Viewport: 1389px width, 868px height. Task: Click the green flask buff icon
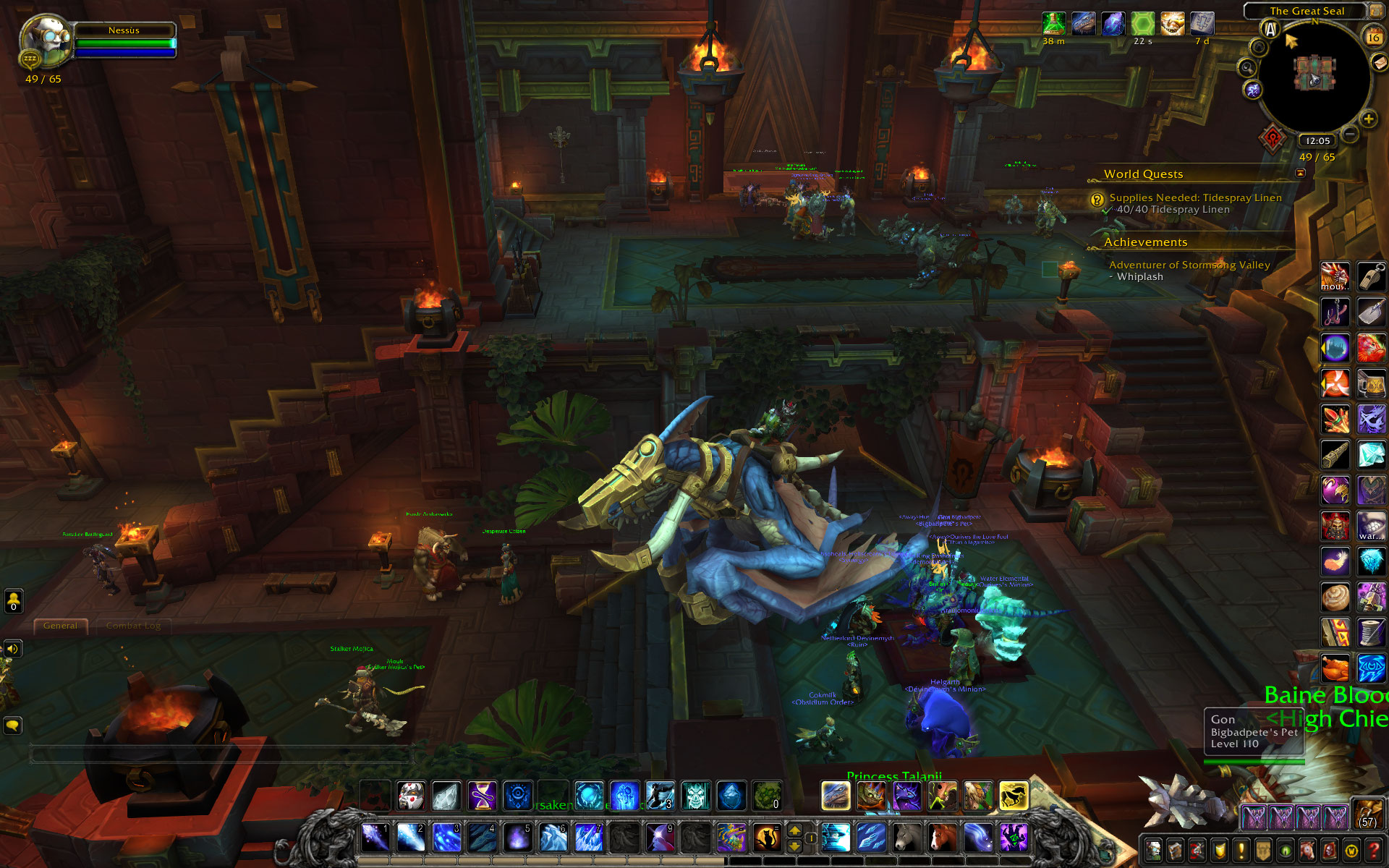coord(1053,24)
